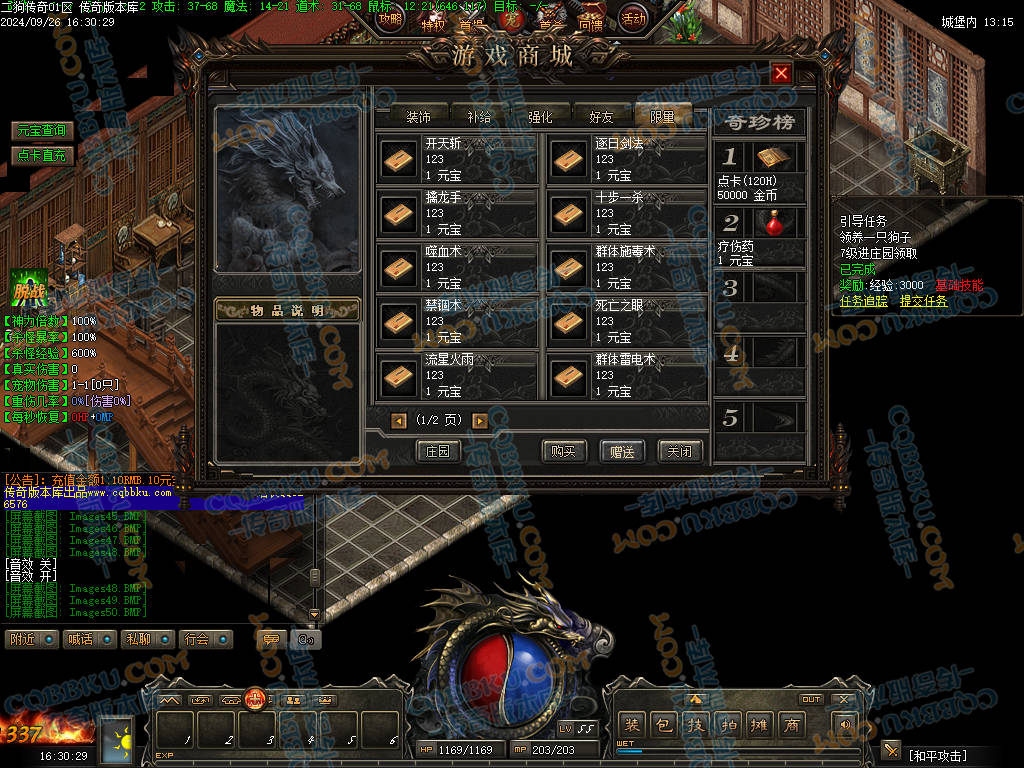This screenshot has width=1024, height=768.
Task: Select the 疗伤药 red potion in ranking
Action: pos(771,223)
